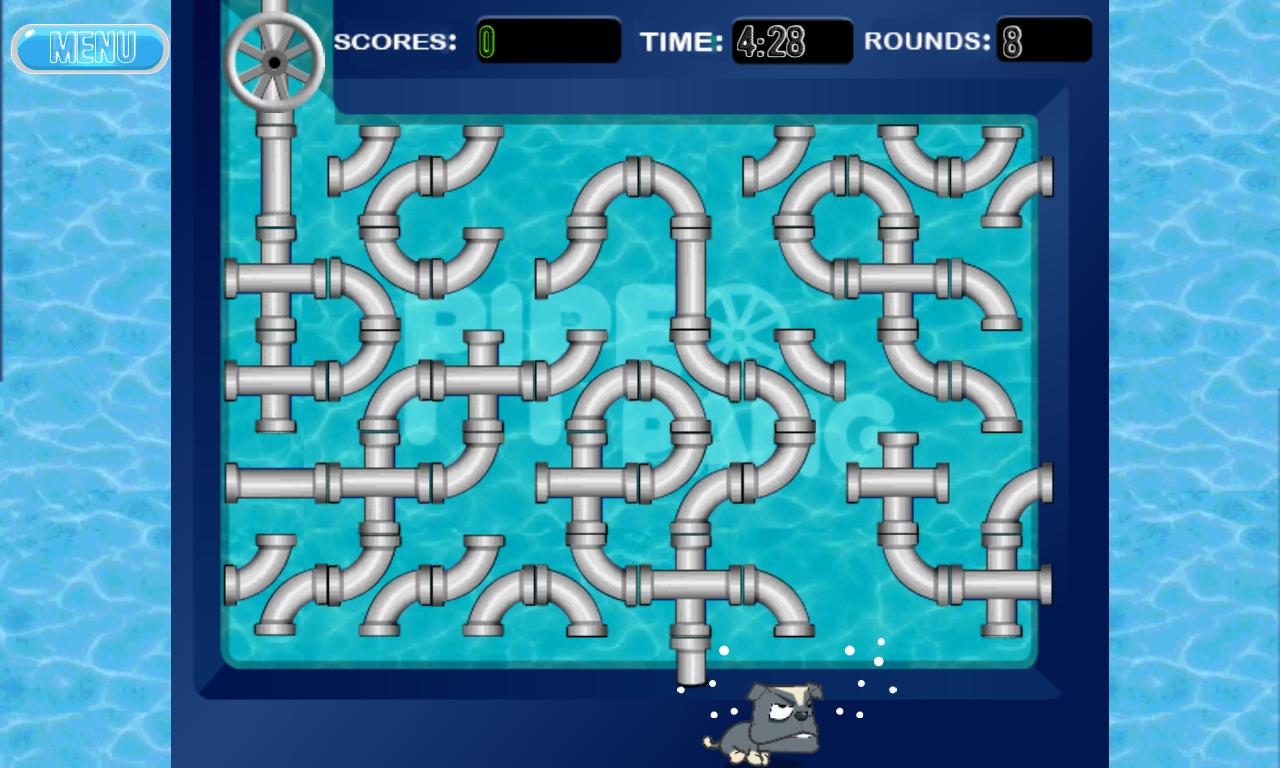Click the SCORES counter display
This screenshot has width=1280, height=768.
pos(548,43)
